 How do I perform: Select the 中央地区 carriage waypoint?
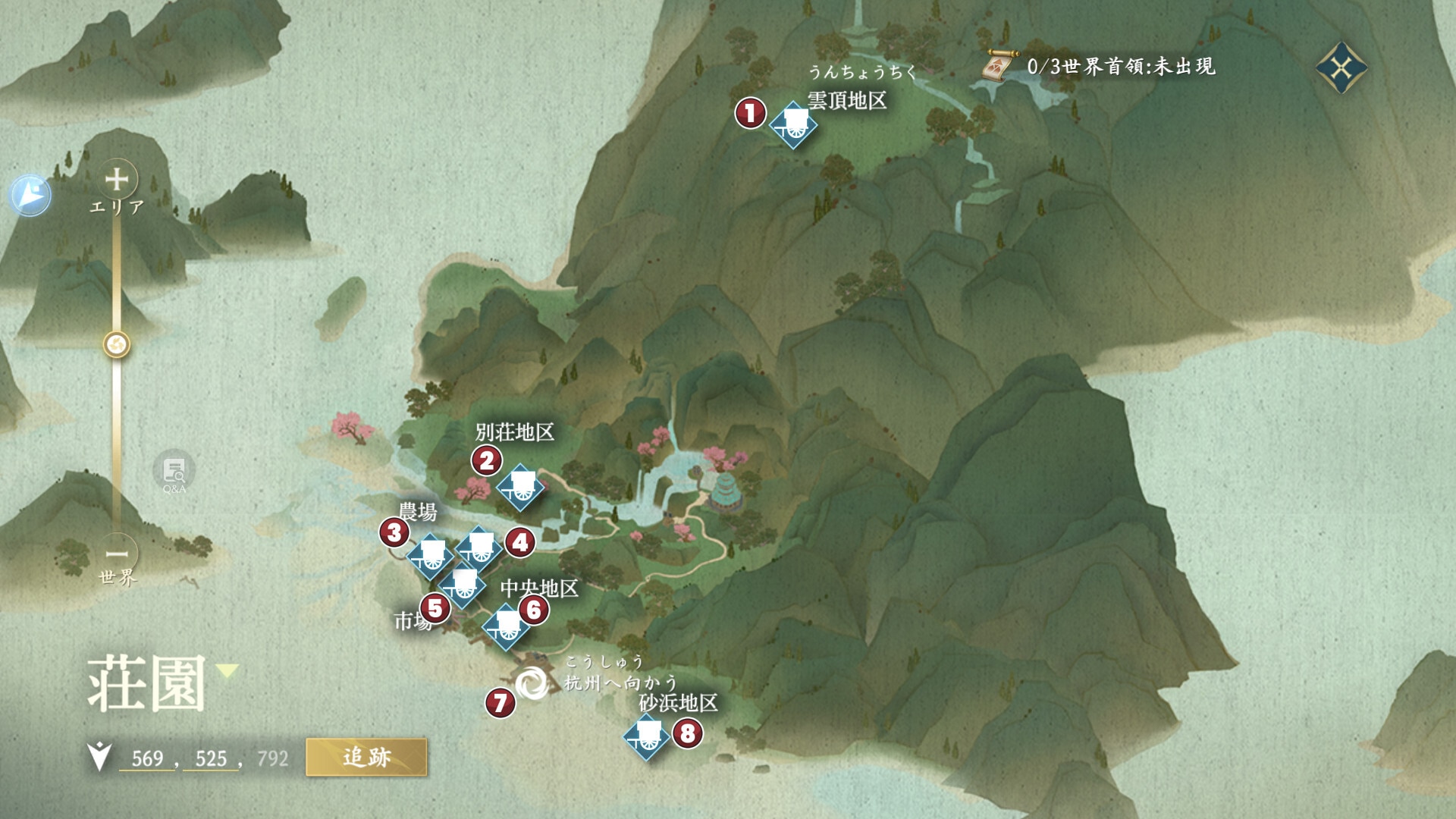click(x=507, y=627)
